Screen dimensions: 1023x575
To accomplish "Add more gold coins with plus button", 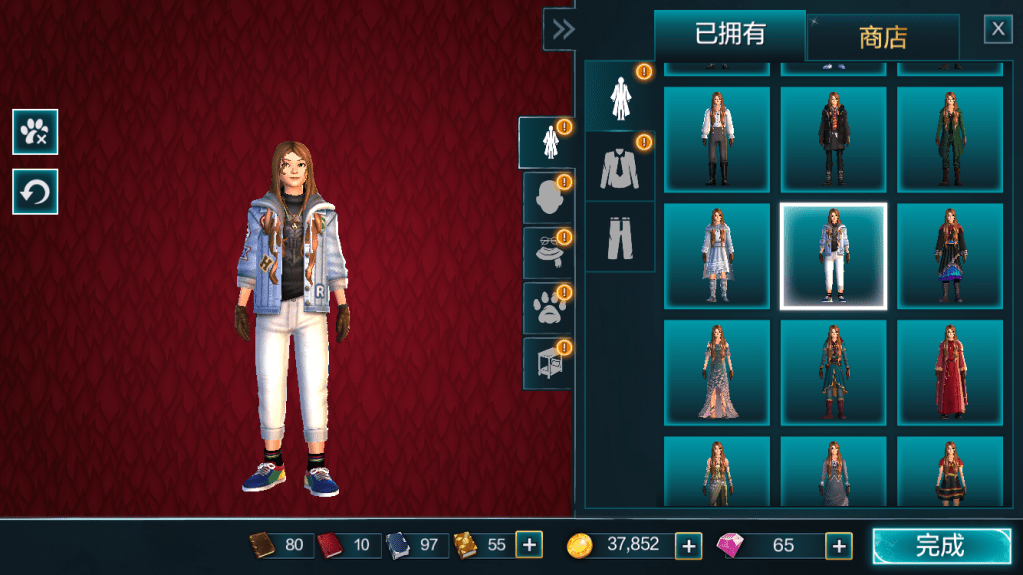I will click(x=688, y=545).
